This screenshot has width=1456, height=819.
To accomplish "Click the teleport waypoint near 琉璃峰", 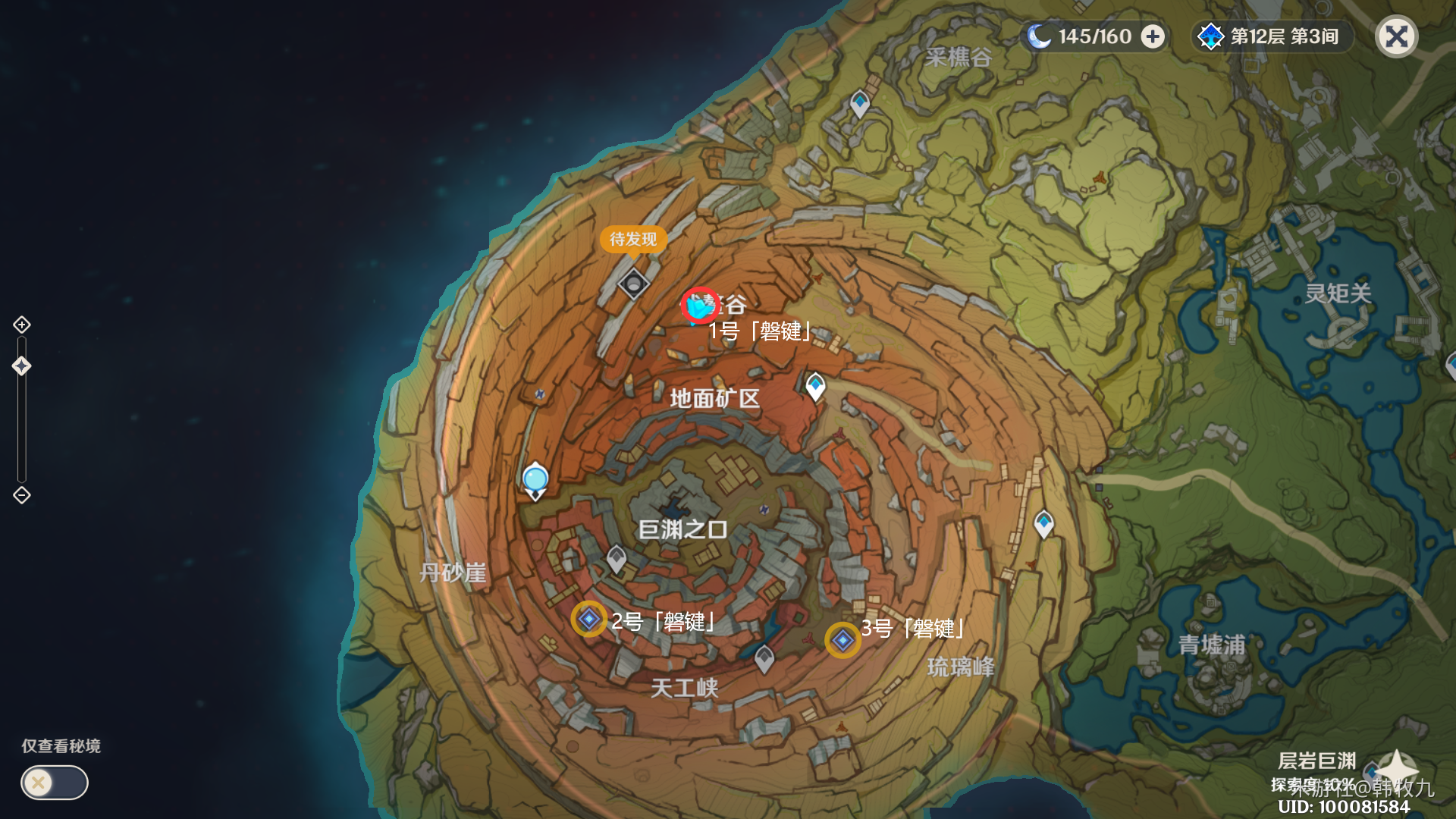I will (x=1045, y=522).
